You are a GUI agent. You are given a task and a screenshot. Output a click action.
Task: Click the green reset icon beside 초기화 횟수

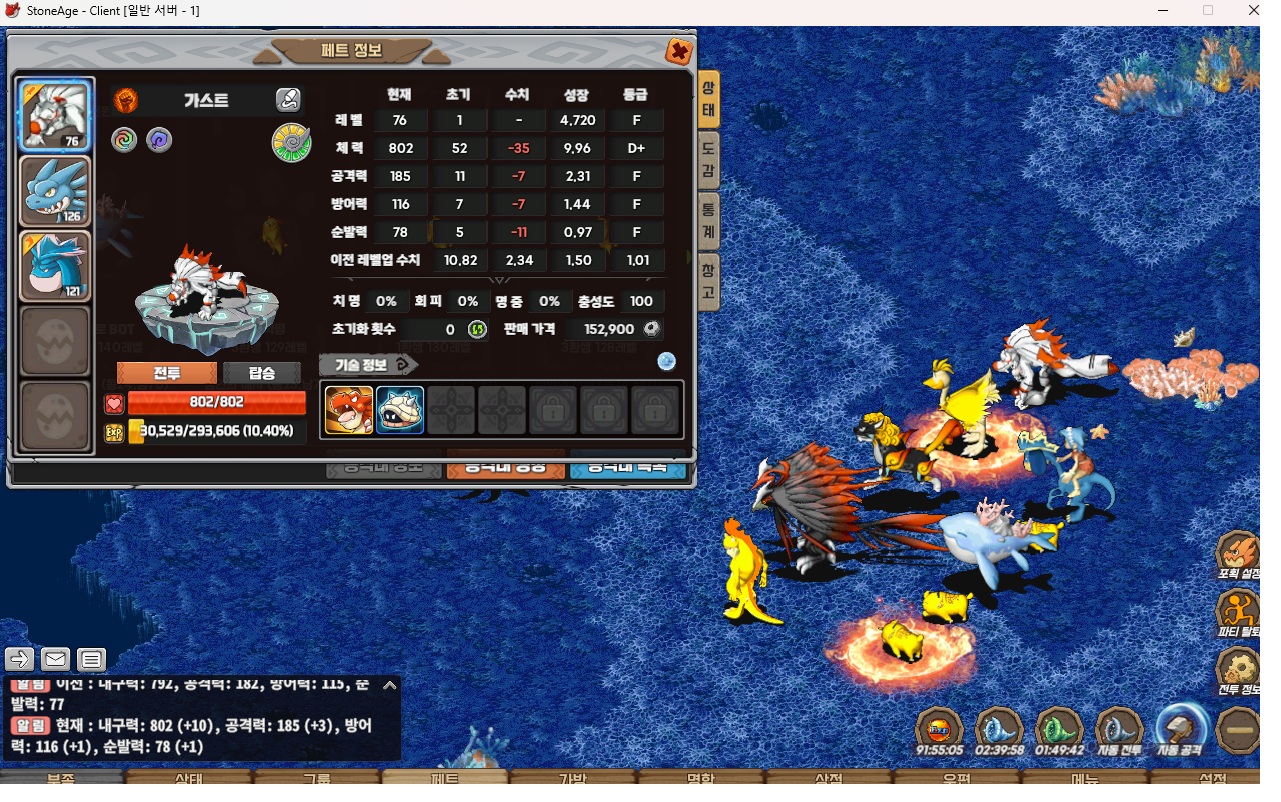478,329
